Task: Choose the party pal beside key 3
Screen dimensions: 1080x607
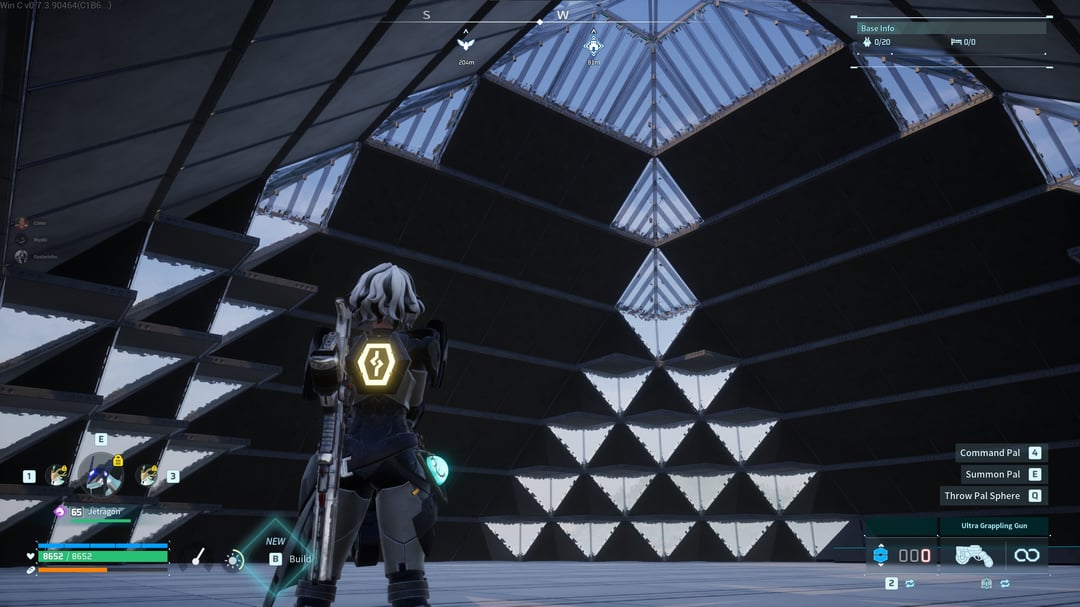Action: (147, 476)
